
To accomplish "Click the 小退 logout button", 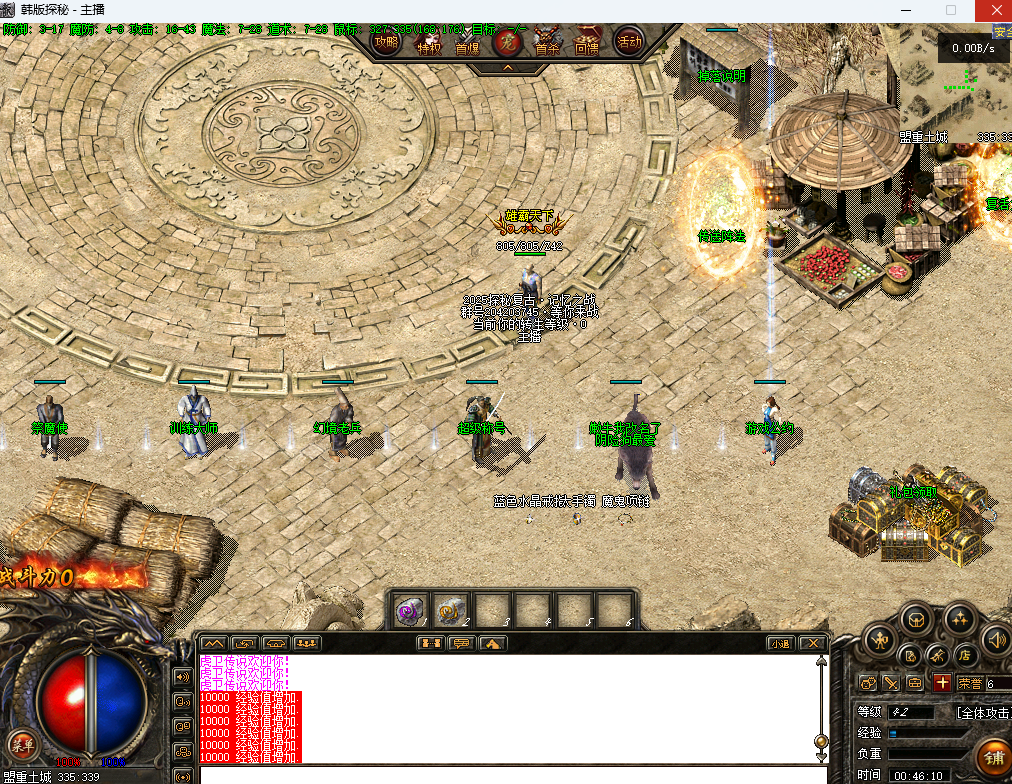I will (781, 643).
